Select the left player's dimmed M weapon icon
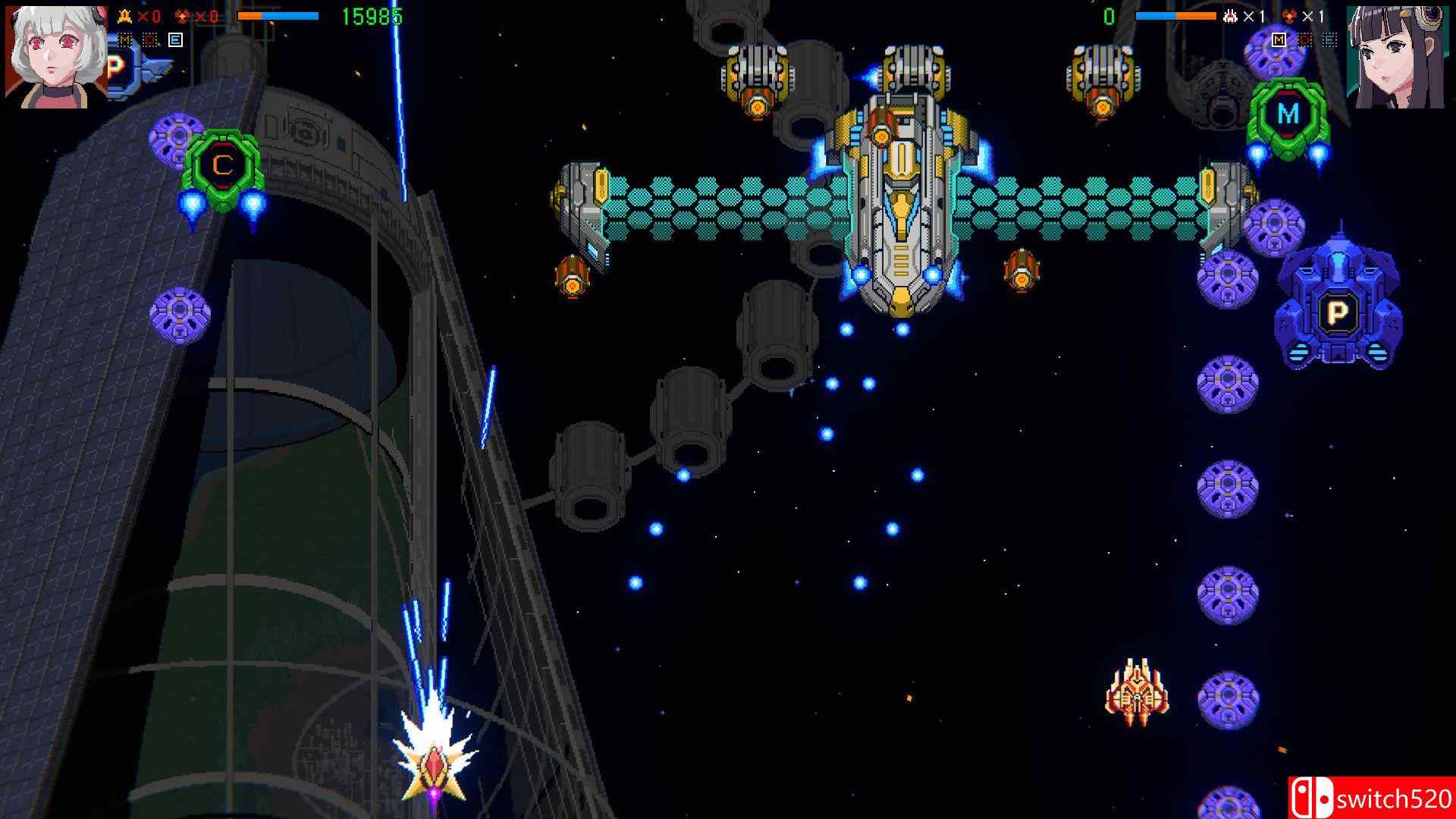This screenshot has height=819, width=1456. pyautogui.click(x=125, y=39)
